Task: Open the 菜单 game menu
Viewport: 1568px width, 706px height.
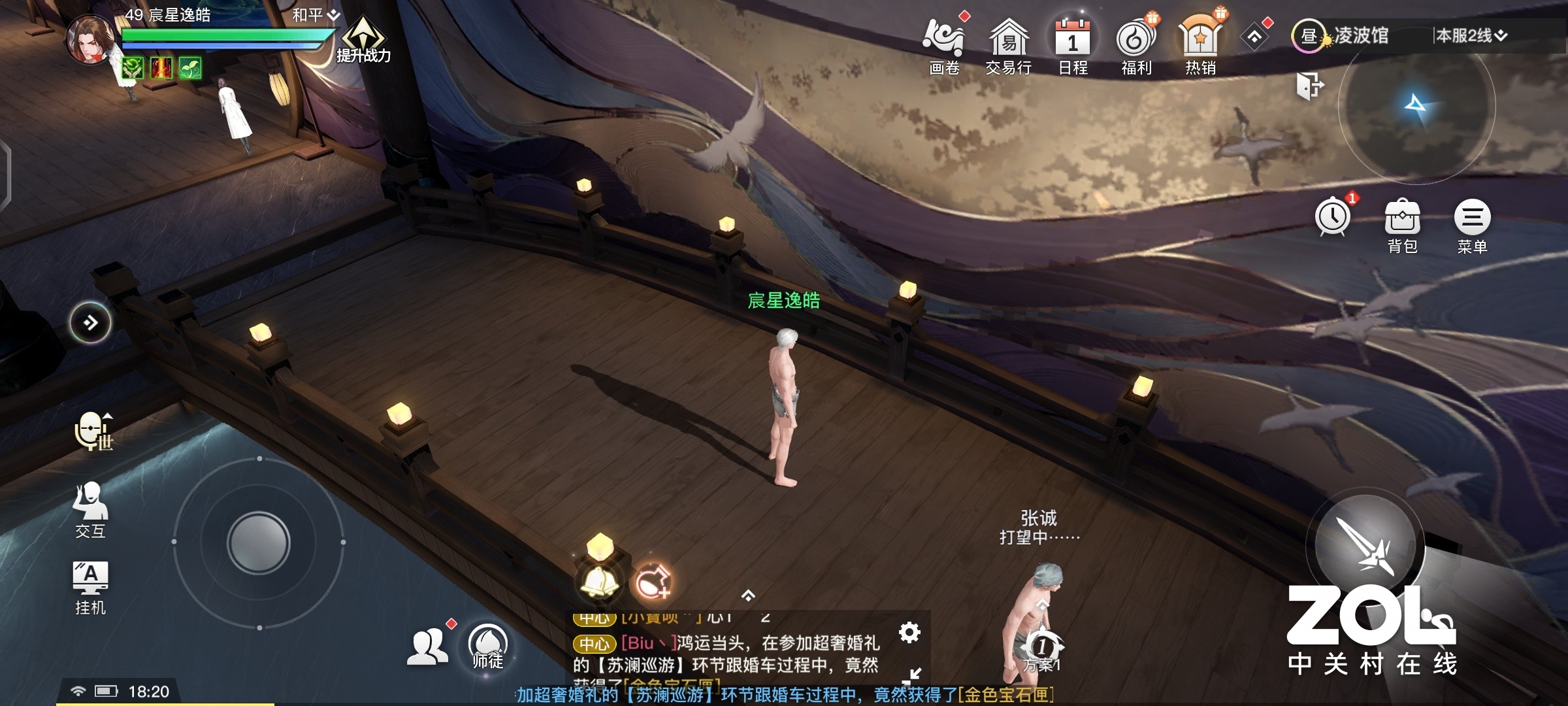Action: pyautogui.click(x=1472, y=222)
